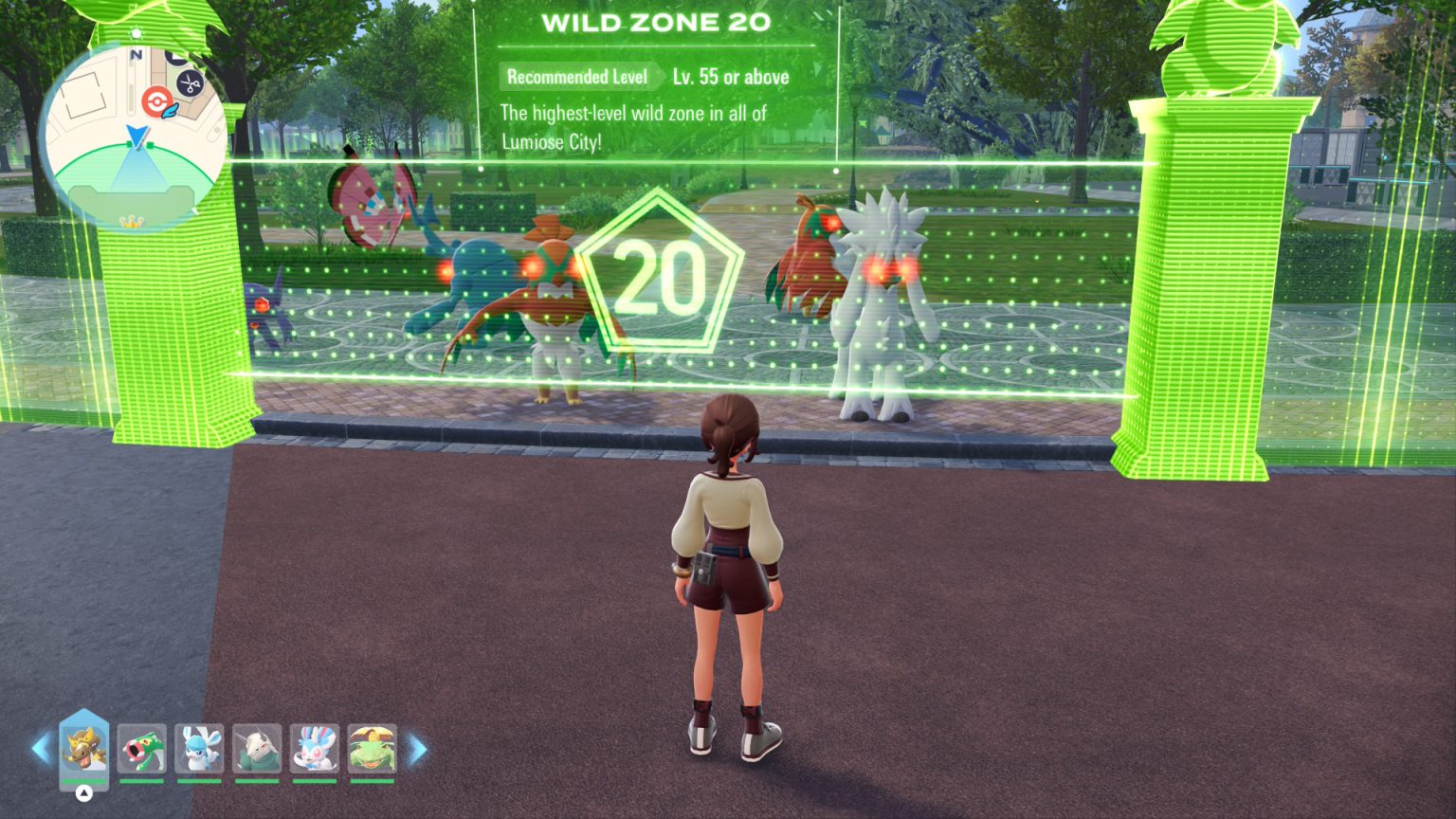Select the Pokémon Center marker on minimap

155,101
